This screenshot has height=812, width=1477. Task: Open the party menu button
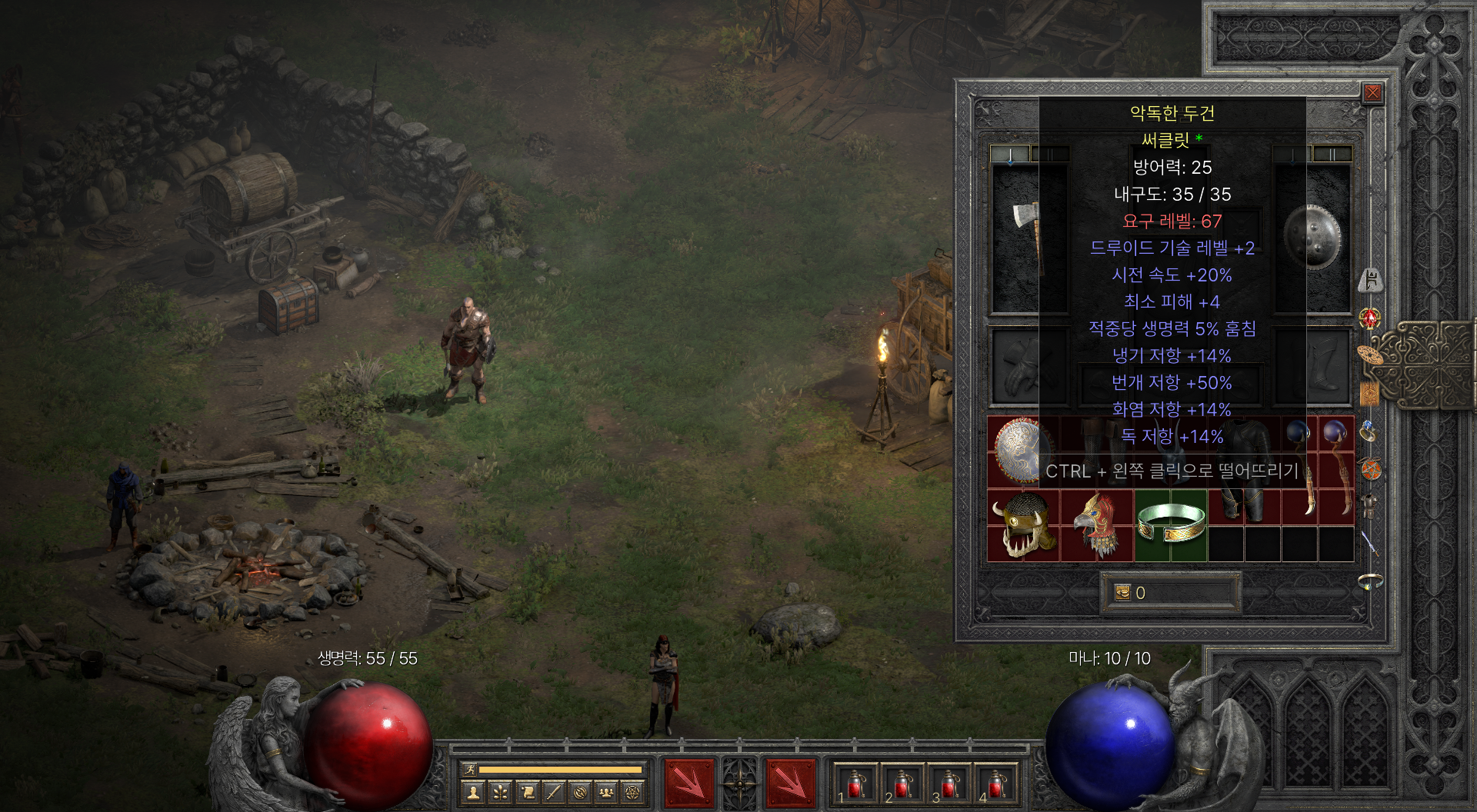click(606, 792)
